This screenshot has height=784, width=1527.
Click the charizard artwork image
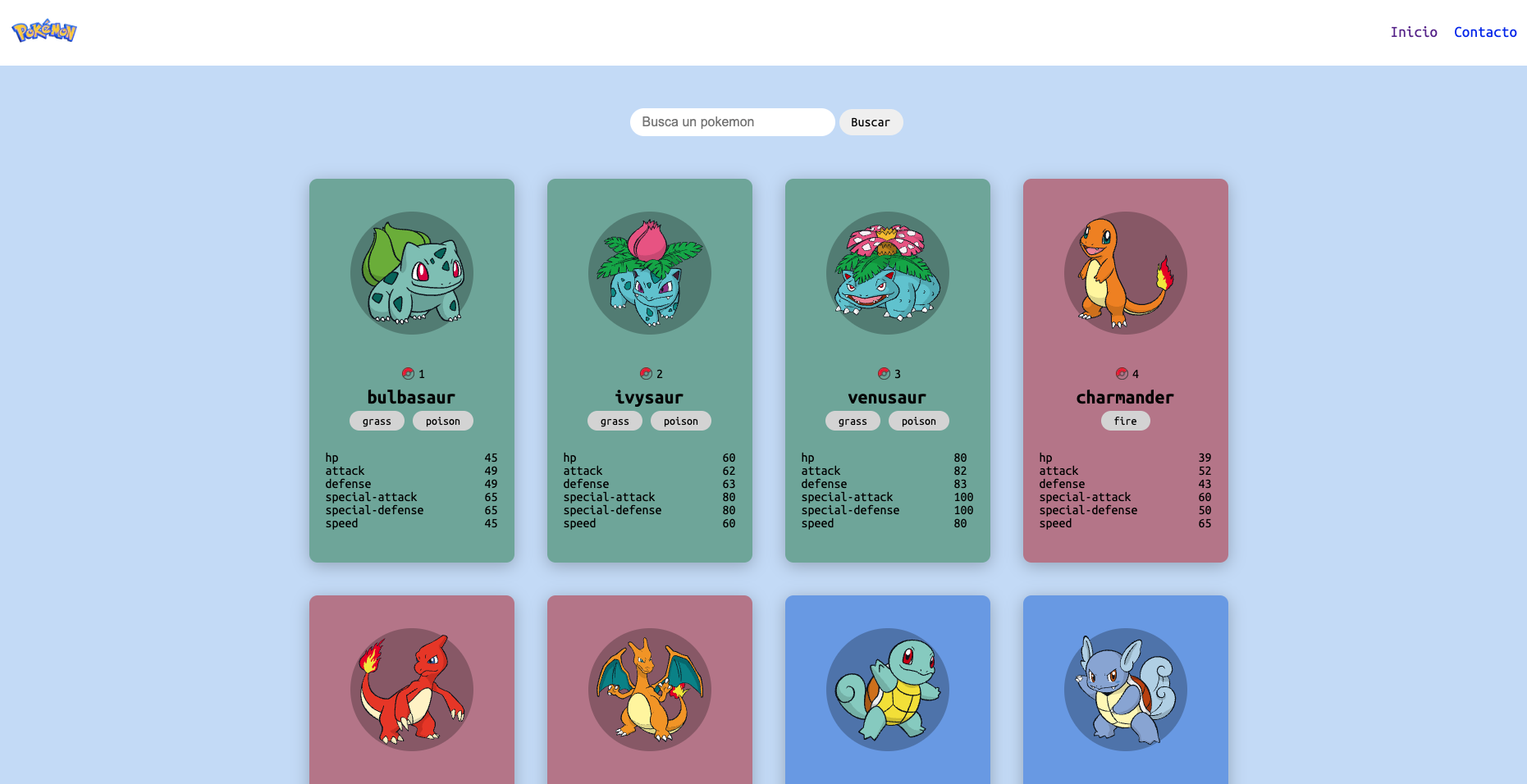coord(649,690)
